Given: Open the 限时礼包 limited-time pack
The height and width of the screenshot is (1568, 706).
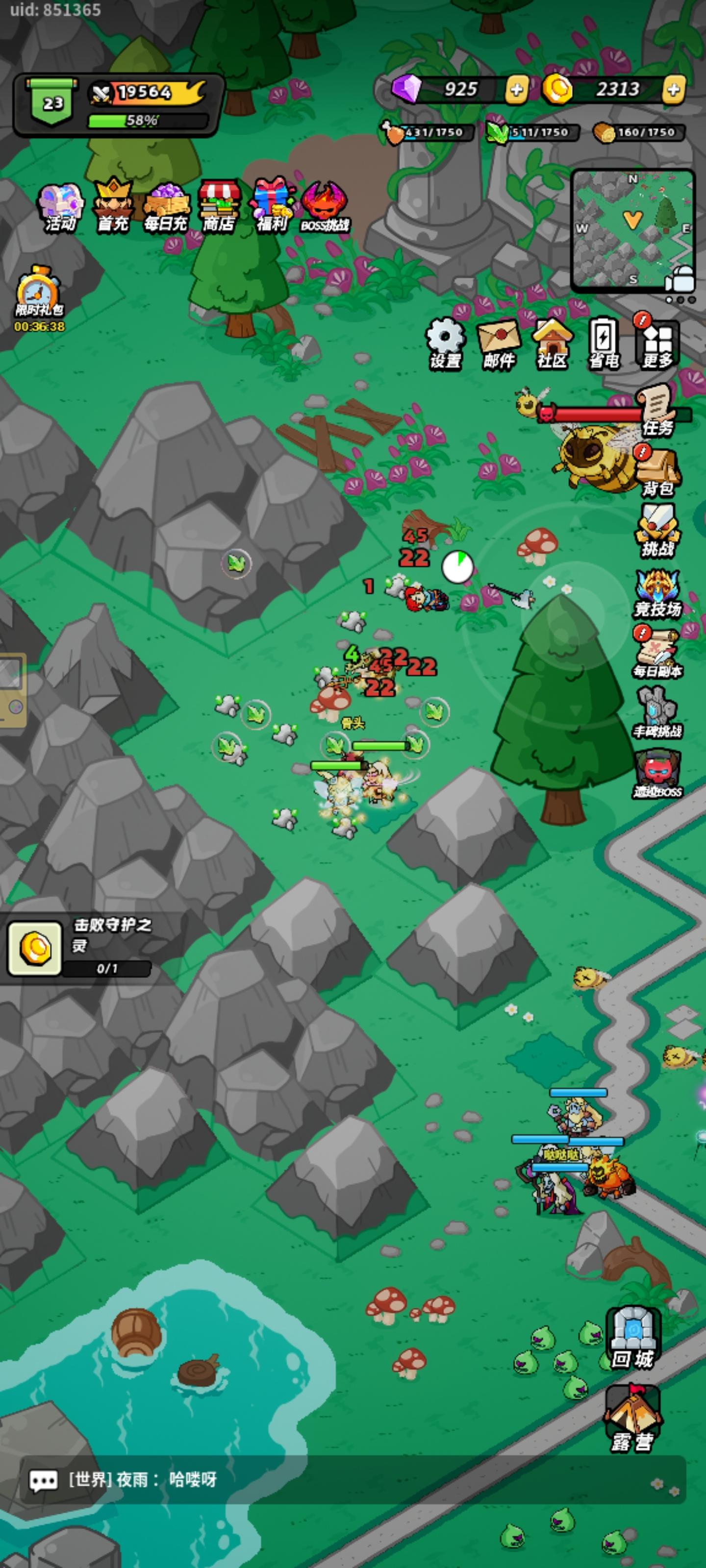Looking at the screenshot, I should coord(37,288).
